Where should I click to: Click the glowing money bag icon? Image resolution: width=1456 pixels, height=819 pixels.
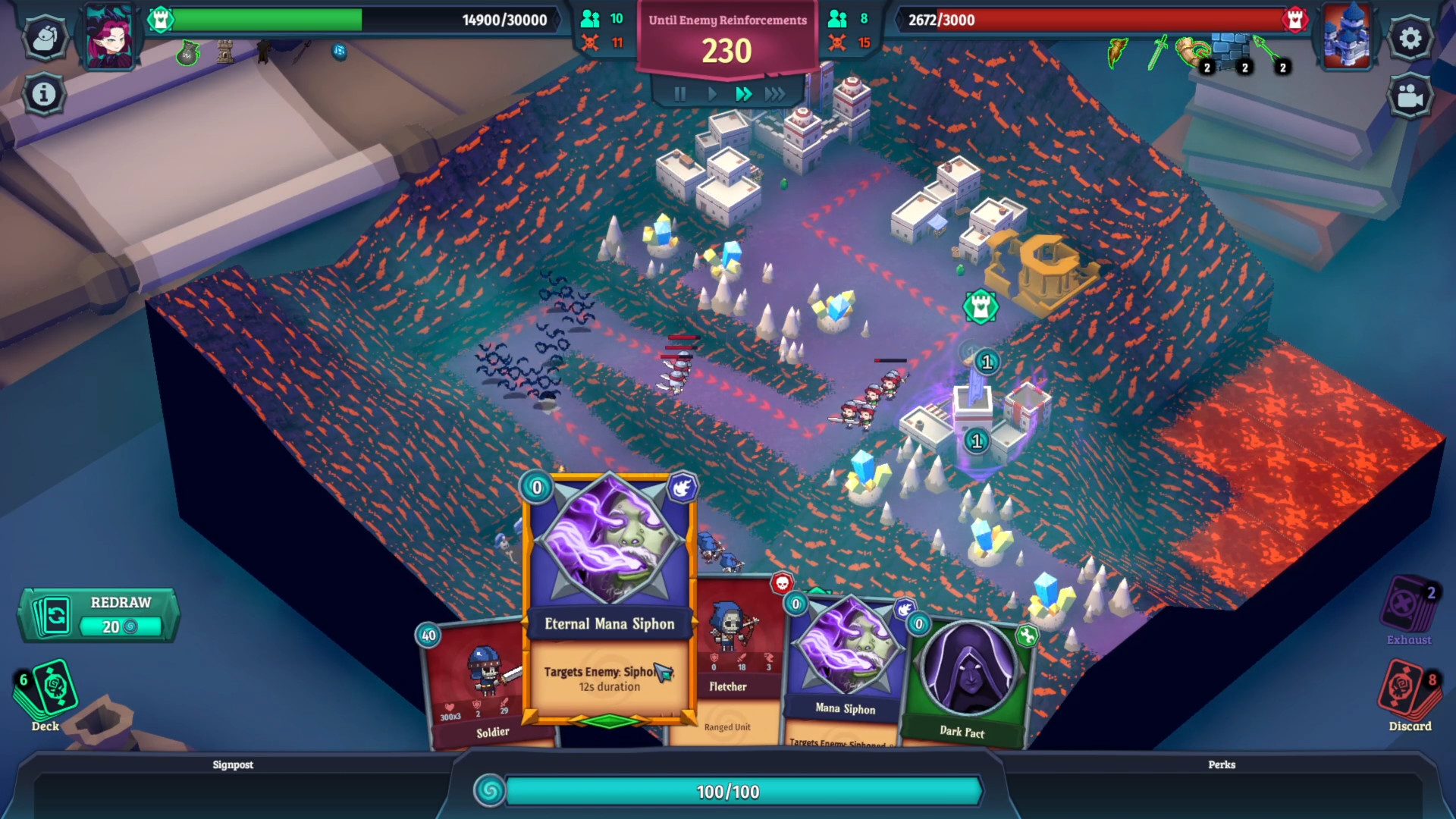coord(187,55)
